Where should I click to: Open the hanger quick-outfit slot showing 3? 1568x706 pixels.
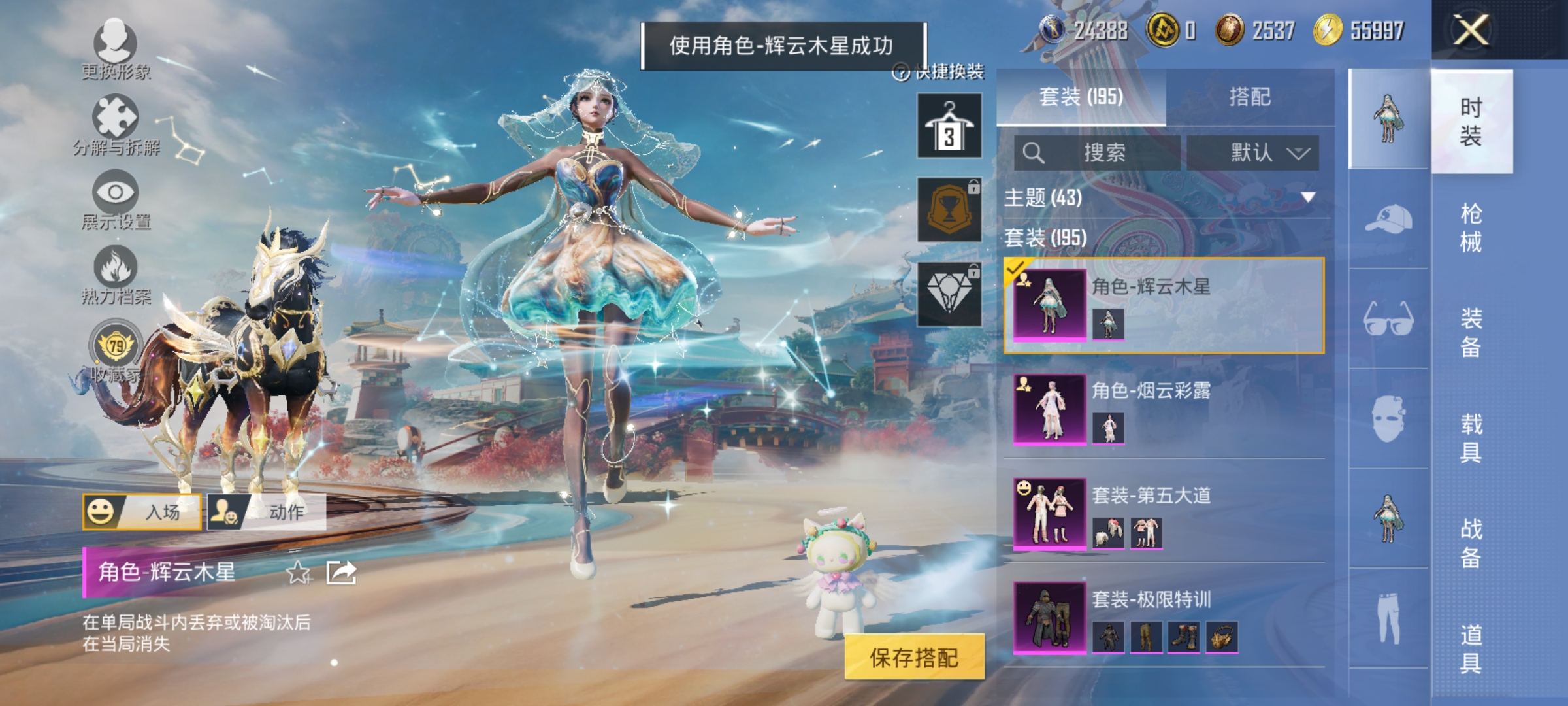point(948,124)
